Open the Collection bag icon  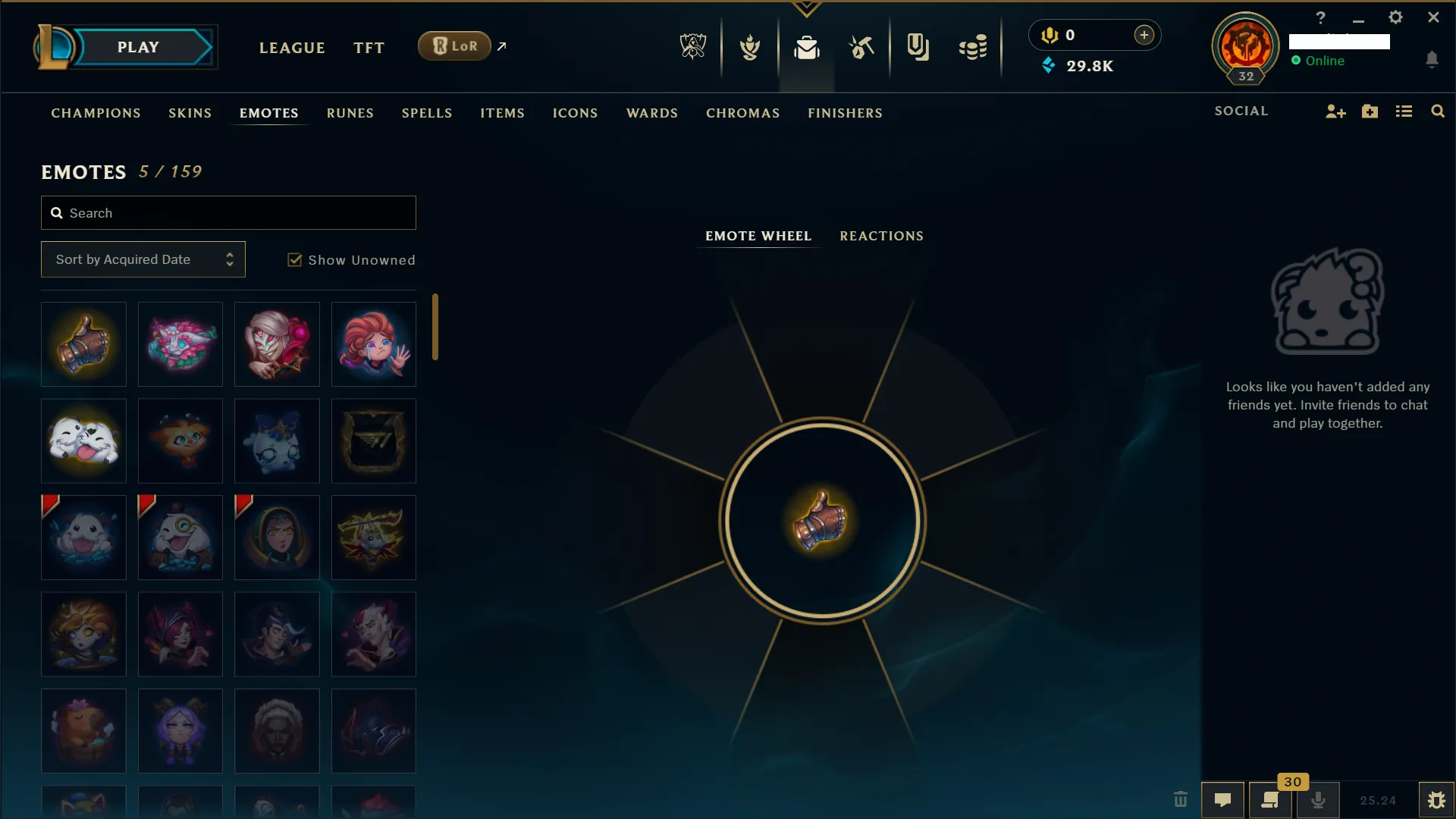pyautogui.click(x=808, y=47)
